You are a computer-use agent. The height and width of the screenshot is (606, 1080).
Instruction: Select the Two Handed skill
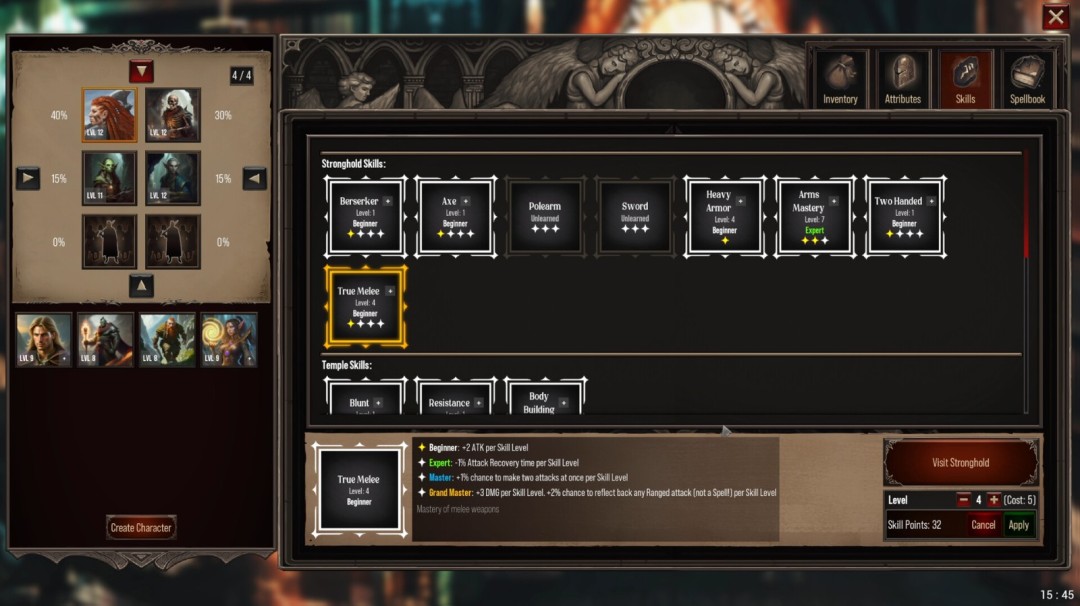pyautogui.click(x=904, y=217)
